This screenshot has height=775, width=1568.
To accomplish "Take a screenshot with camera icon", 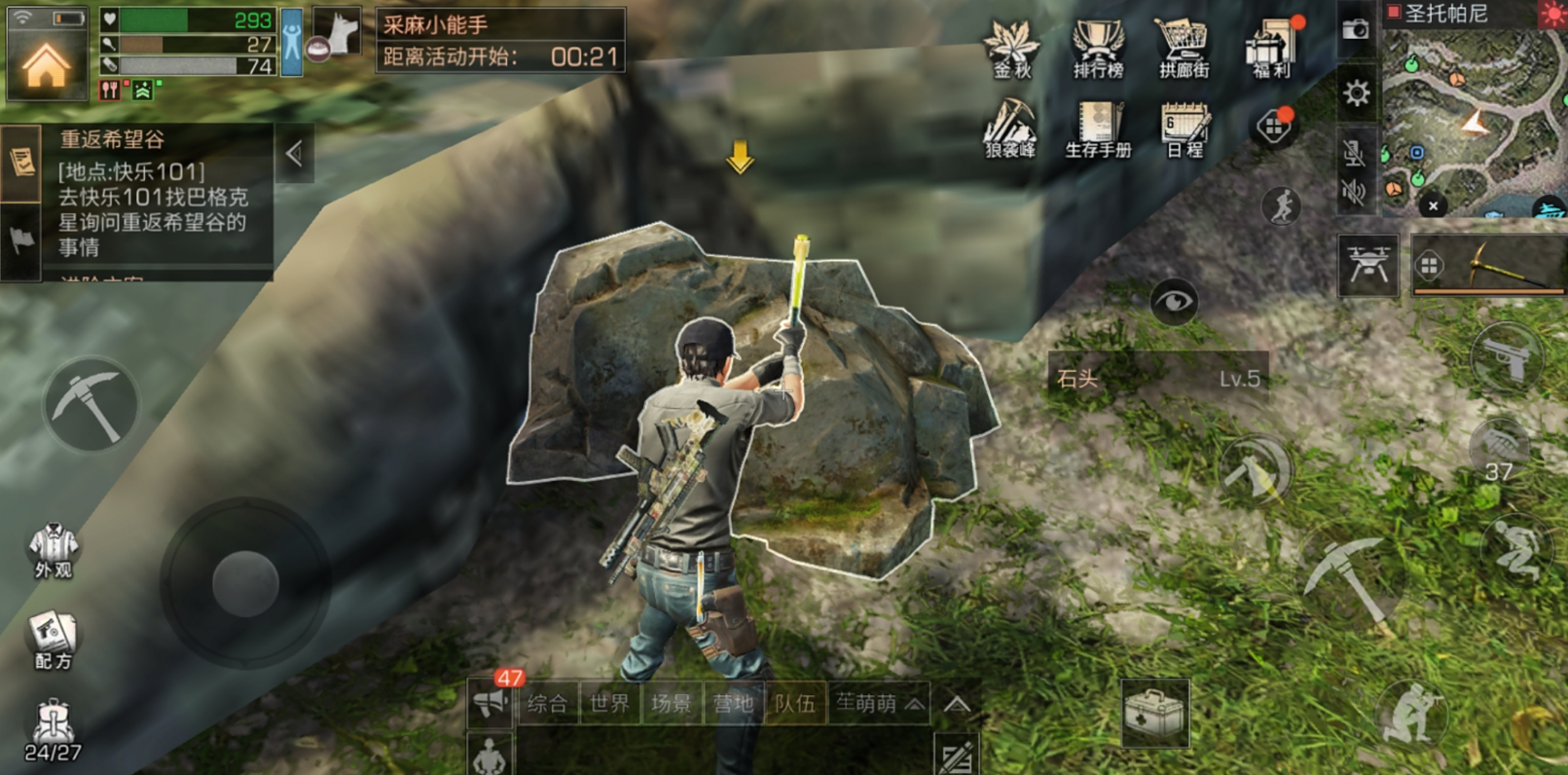I will [x=1355, y=30].
